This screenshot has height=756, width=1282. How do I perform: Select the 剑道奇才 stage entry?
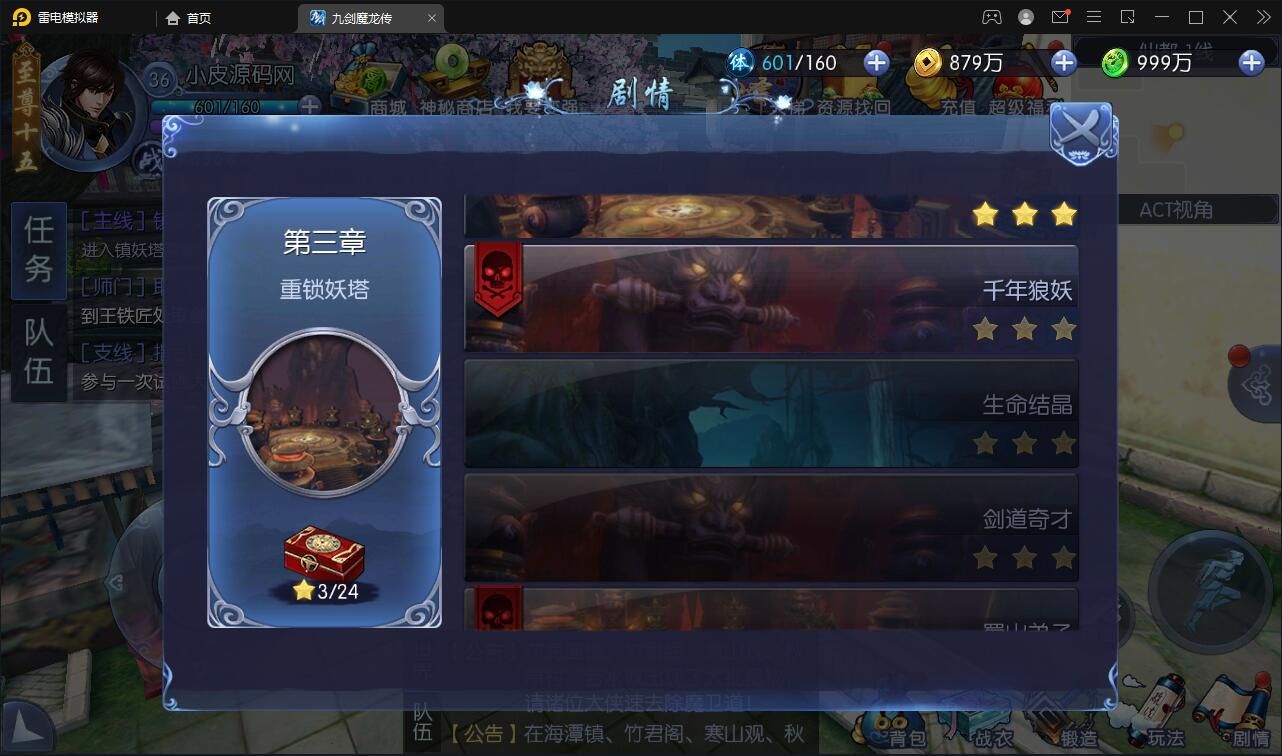(x=770, y=527)
